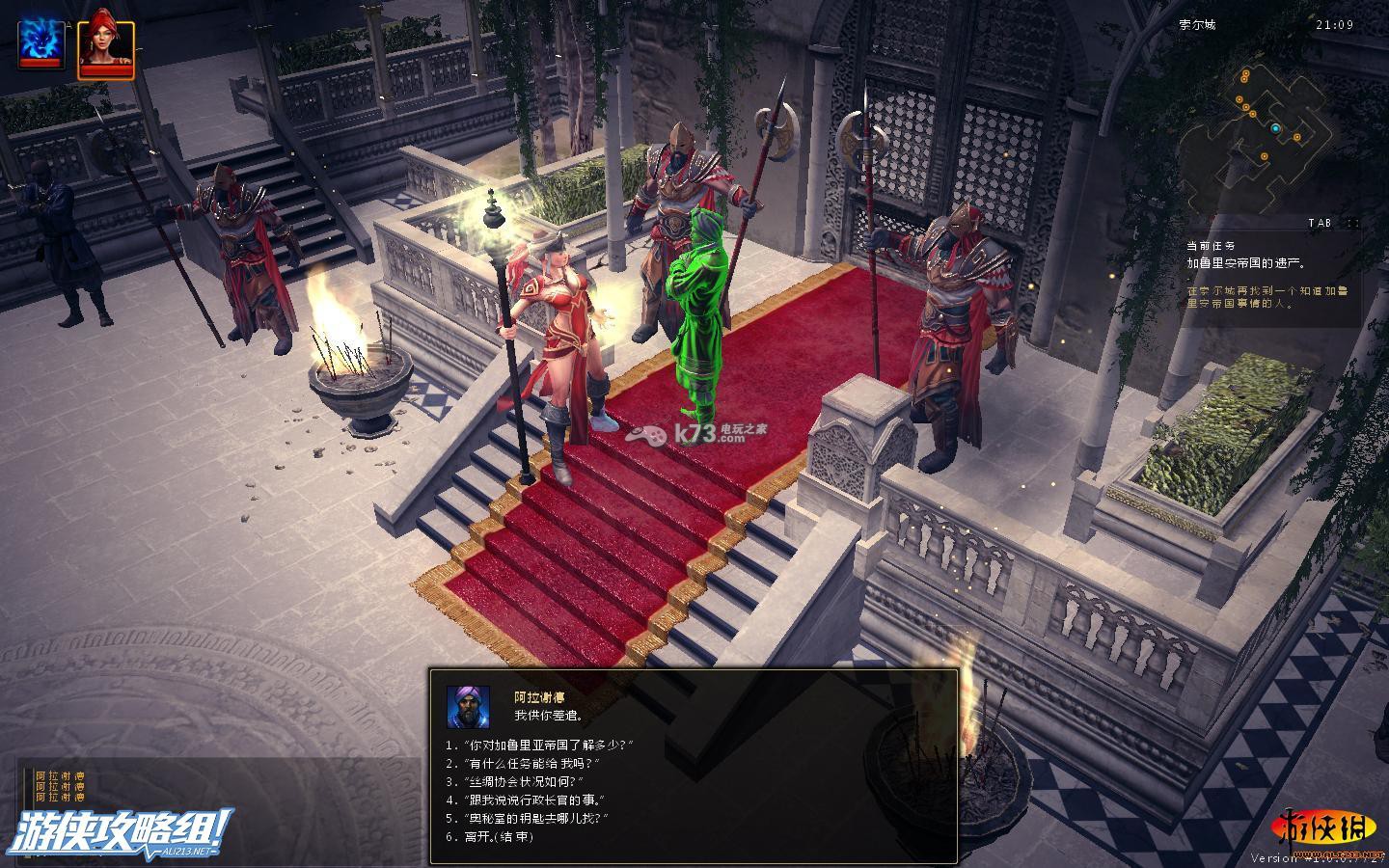This screenshot has width=1389, height=868.
Task: Click the cyan player marker on the minimap
Action: coord(1275,128)
